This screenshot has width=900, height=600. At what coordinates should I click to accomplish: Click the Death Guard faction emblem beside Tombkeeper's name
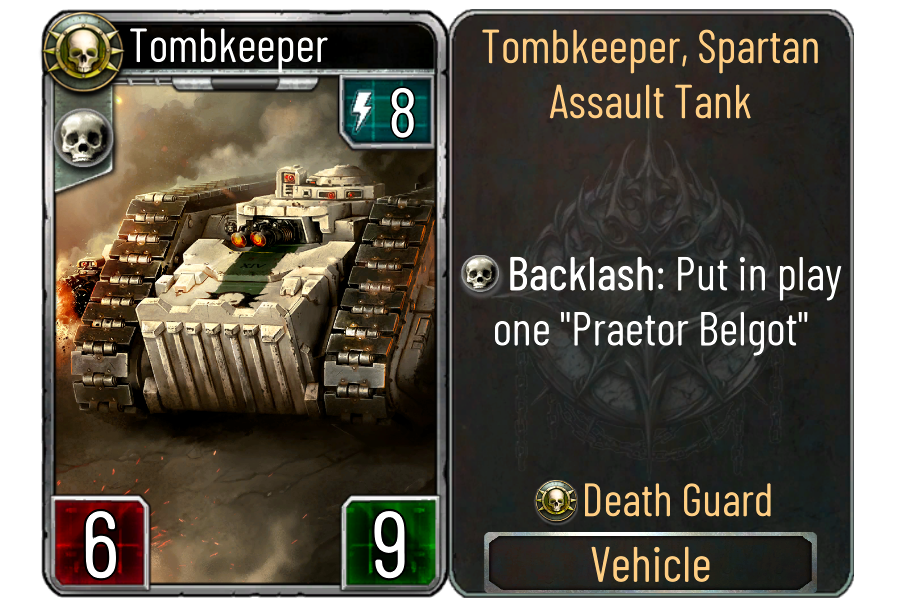(x=83, y=49)
